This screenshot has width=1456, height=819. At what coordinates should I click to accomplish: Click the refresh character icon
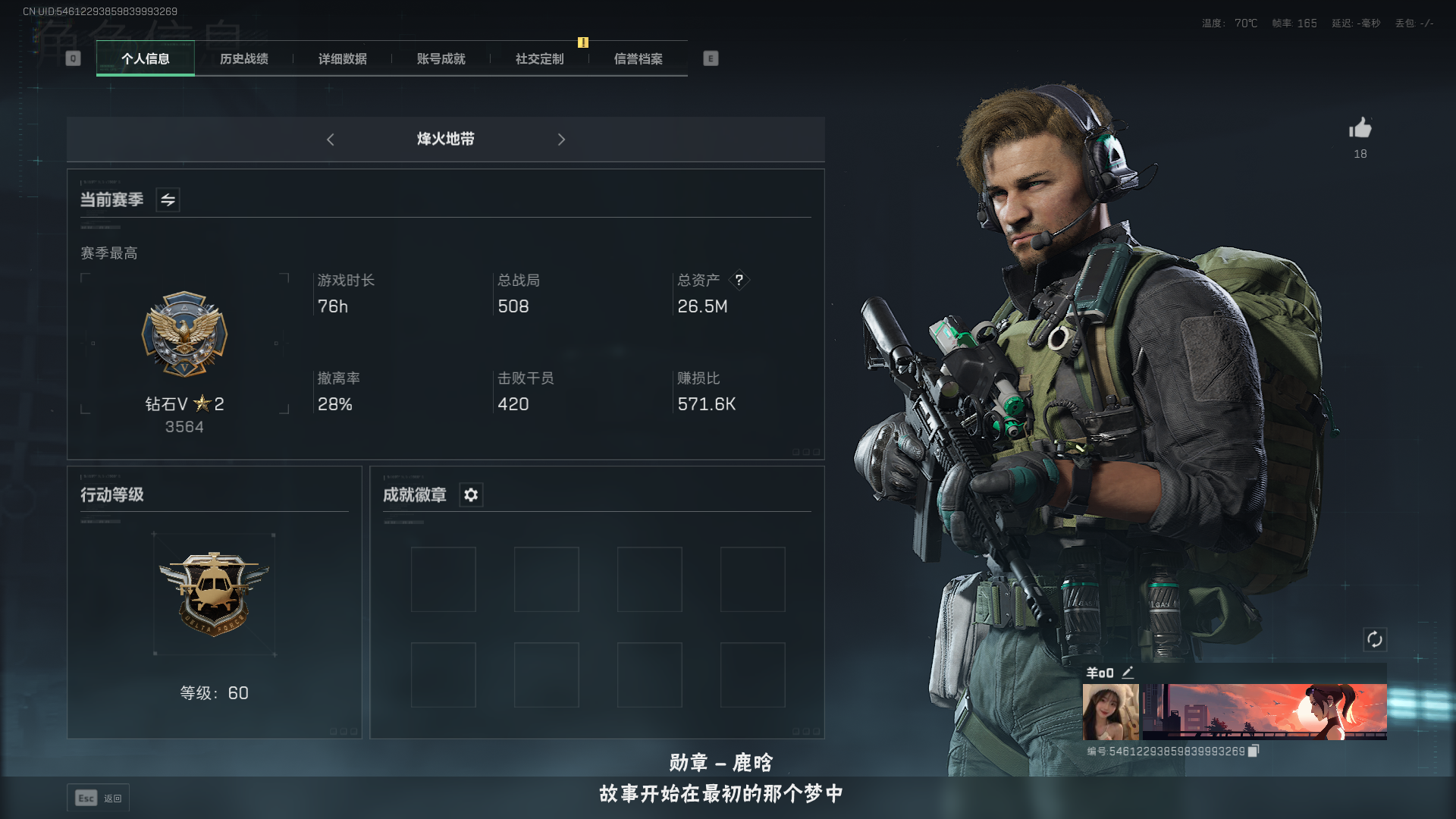(x=1376, y=640)
